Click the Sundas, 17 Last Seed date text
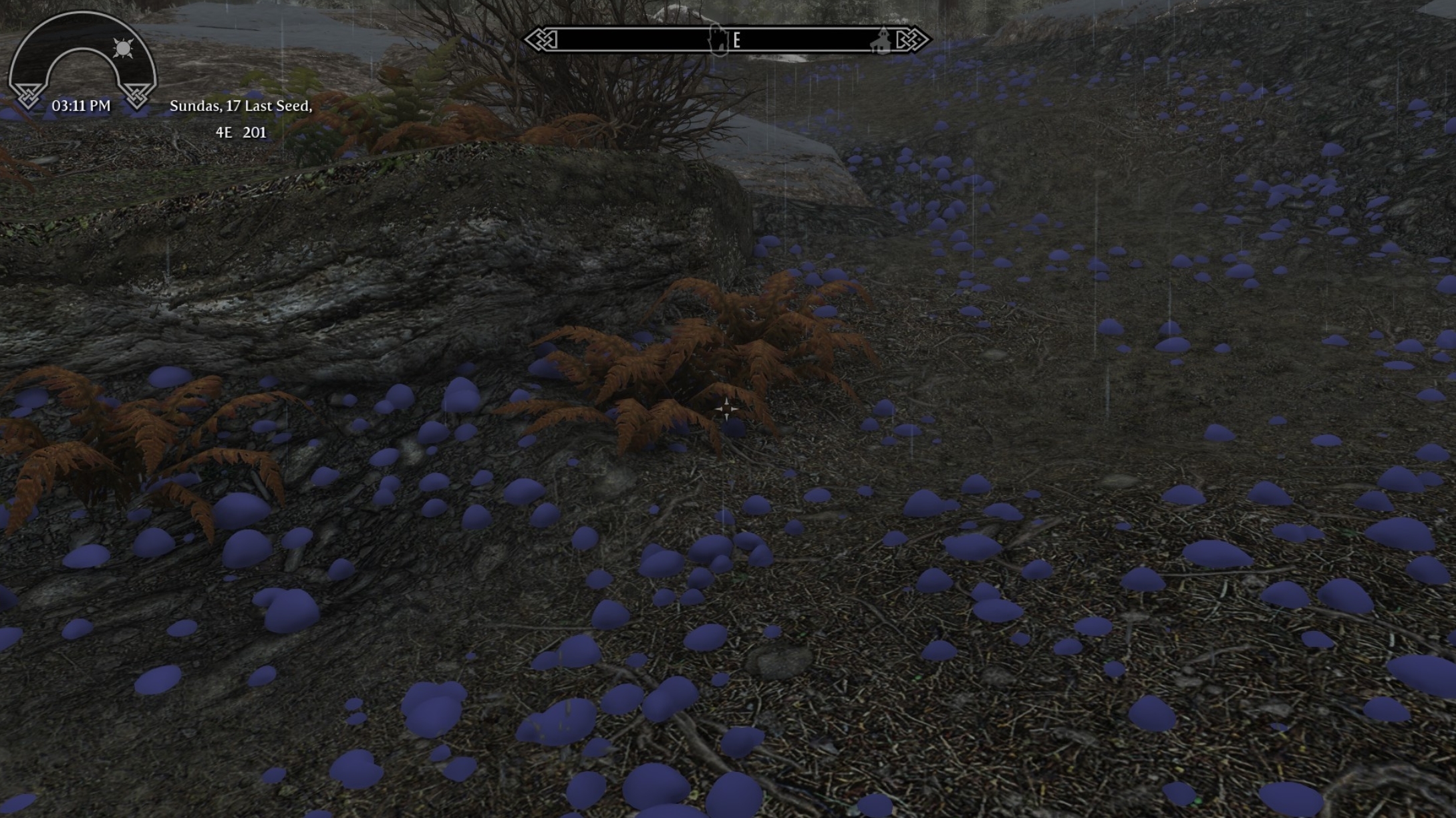 pos(242,107)
